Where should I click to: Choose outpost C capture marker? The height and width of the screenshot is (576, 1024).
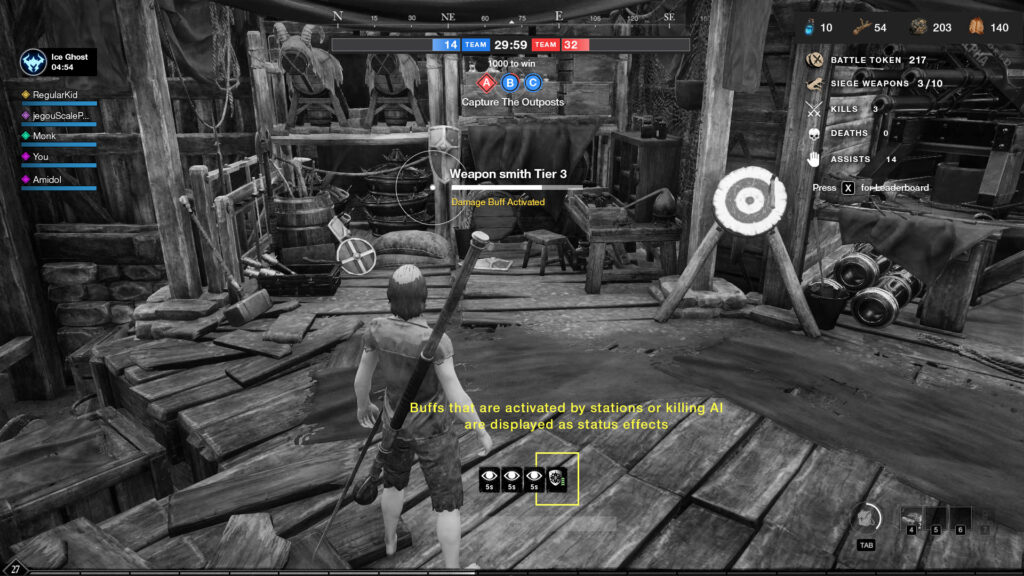(533, 82)
